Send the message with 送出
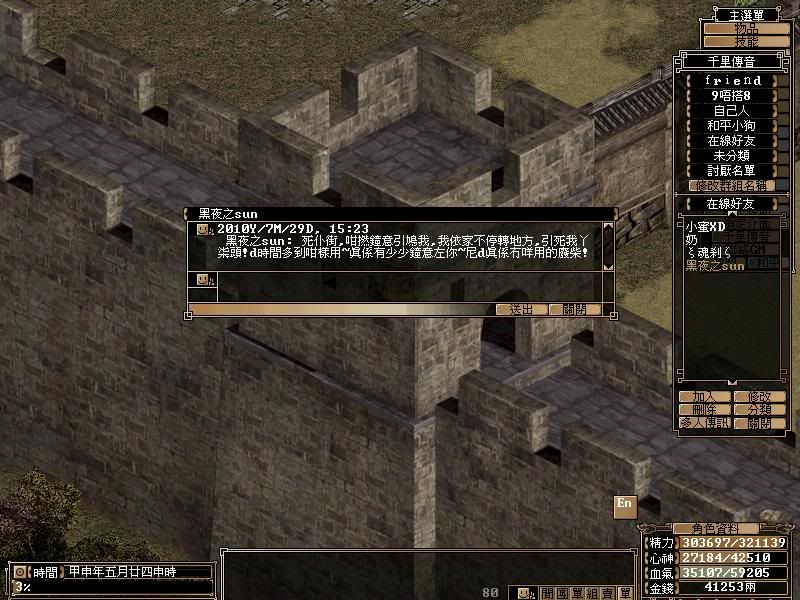 click(x=521, y=310)
